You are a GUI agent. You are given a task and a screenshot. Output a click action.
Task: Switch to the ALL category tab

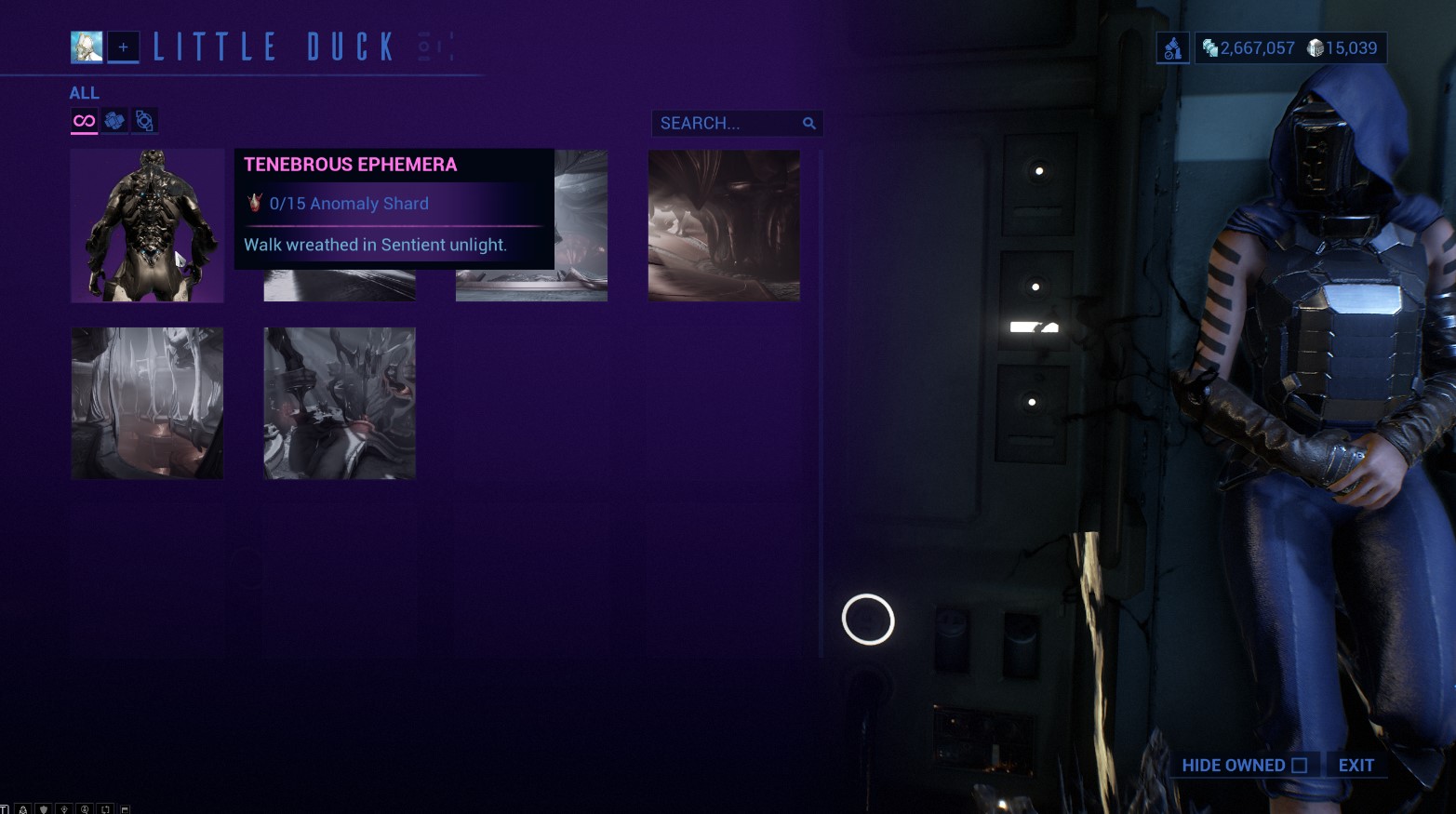pyautogui.click(x=85, y=92)
